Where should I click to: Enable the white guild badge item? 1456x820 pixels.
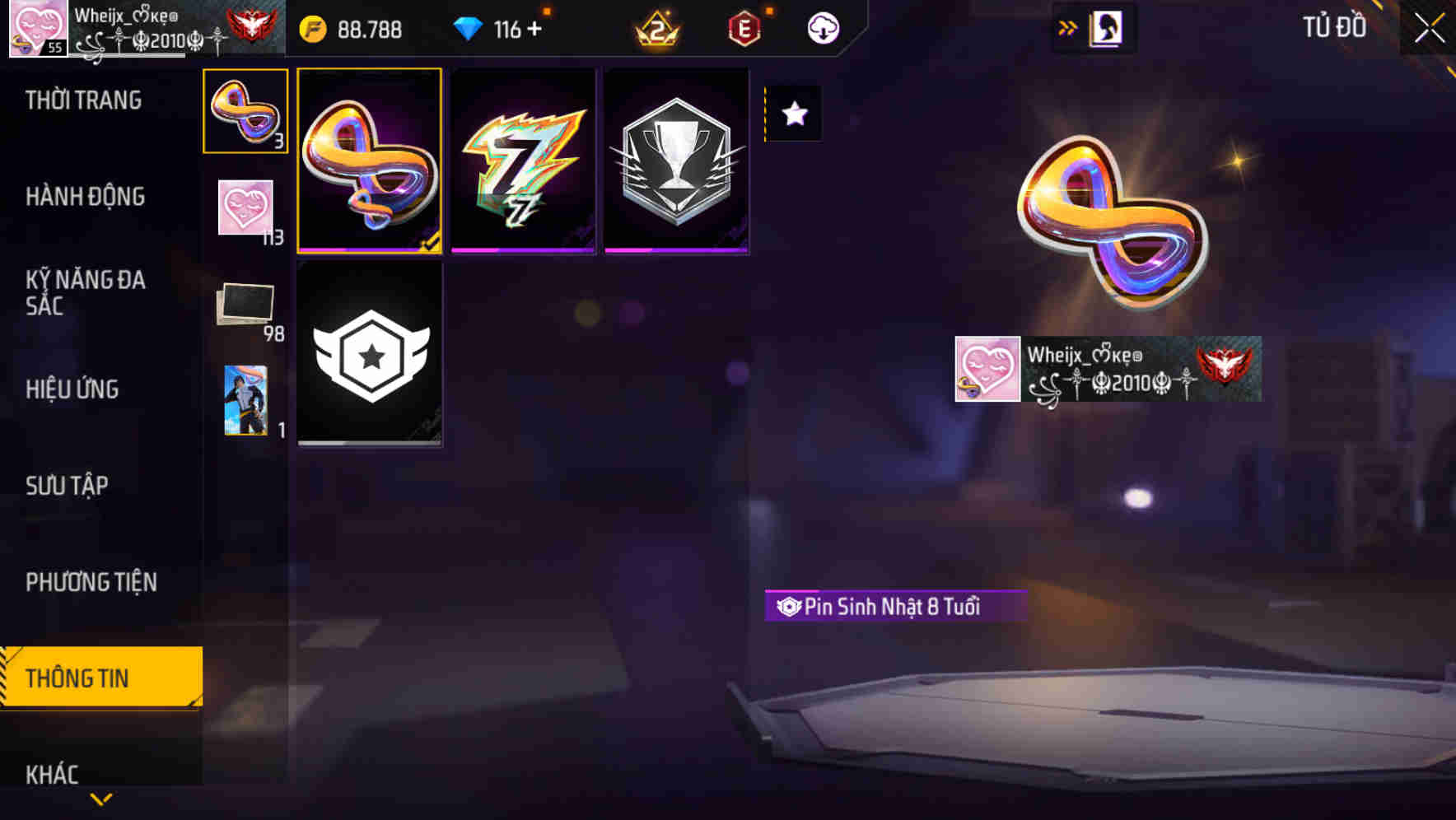(x=370, y=354)
